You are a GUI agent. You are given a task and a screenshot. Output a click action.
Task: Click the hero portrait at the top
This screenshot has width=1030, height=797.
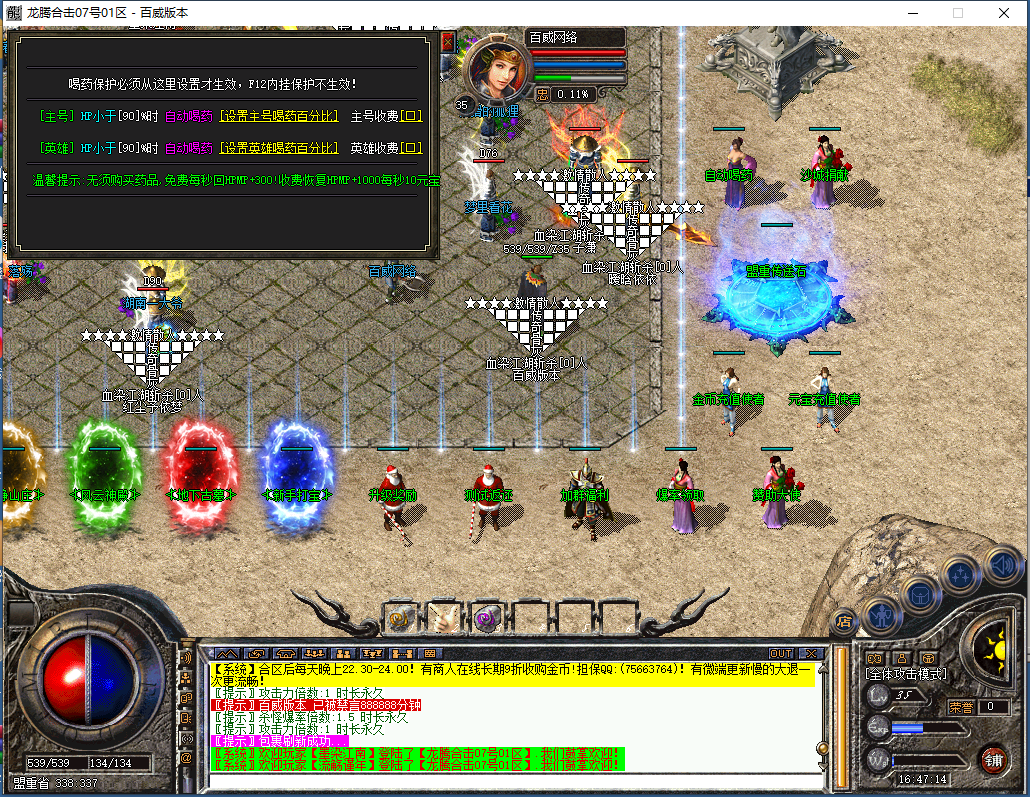point(493,67)
